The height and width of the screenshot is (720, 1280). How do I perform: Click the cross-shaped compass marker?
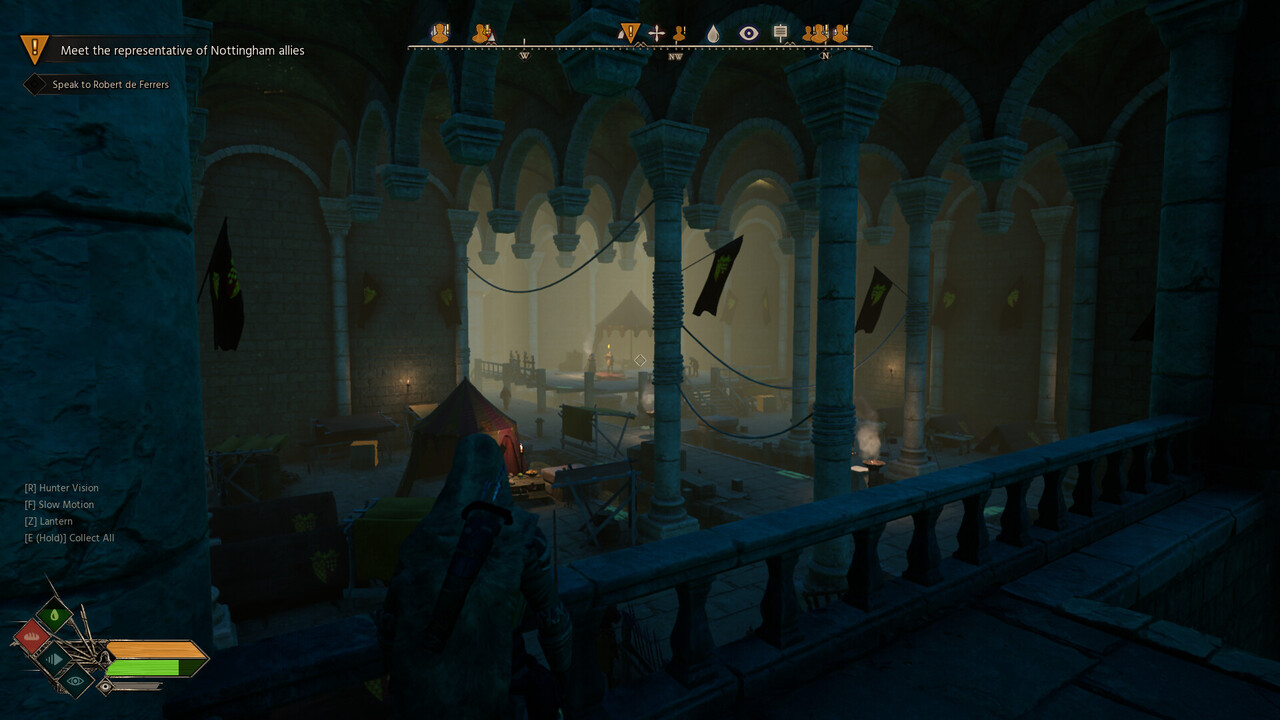656,34
